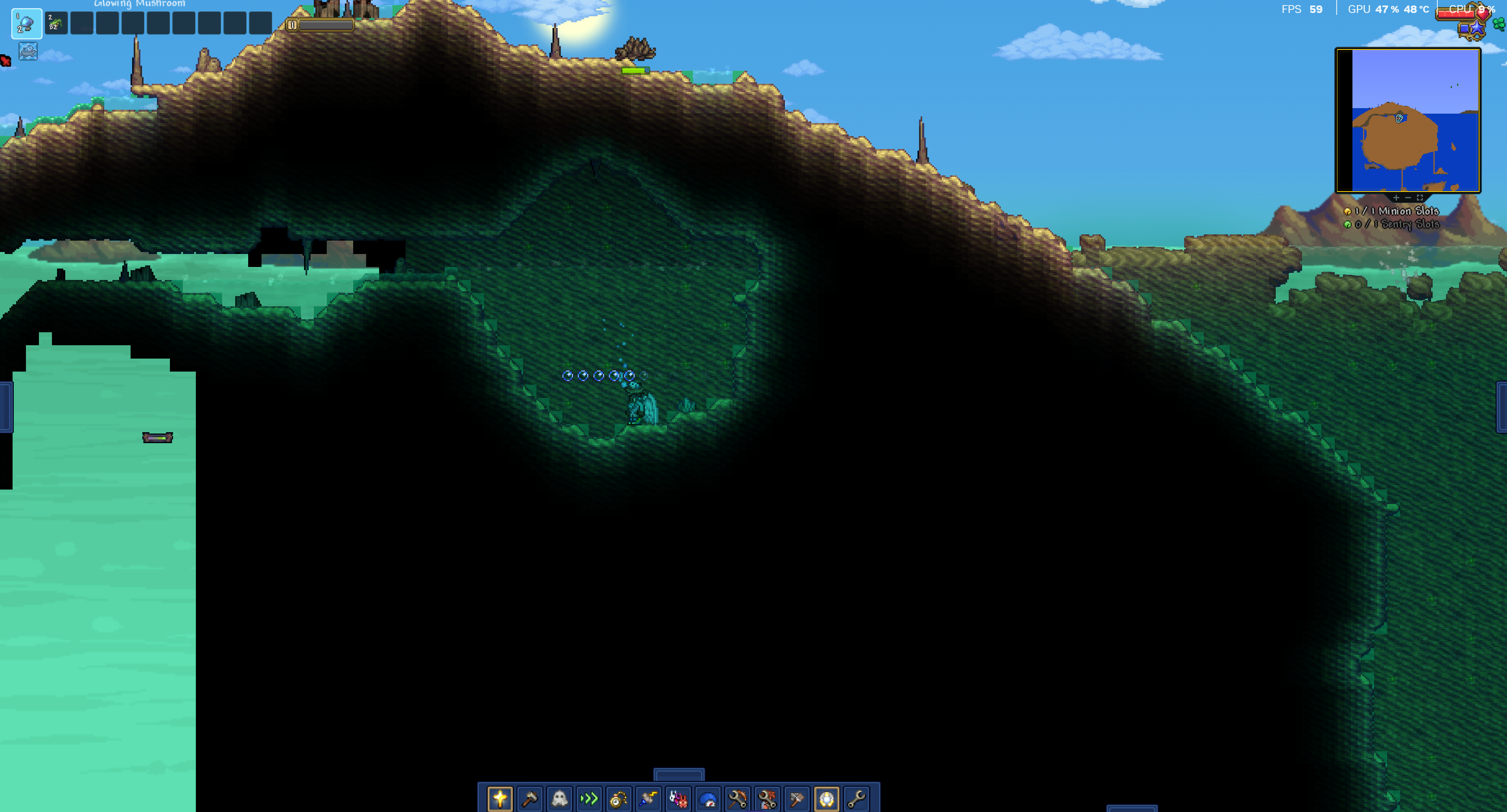Click the blue slime gauge icon
The image size is (1507, 812).
708,799
